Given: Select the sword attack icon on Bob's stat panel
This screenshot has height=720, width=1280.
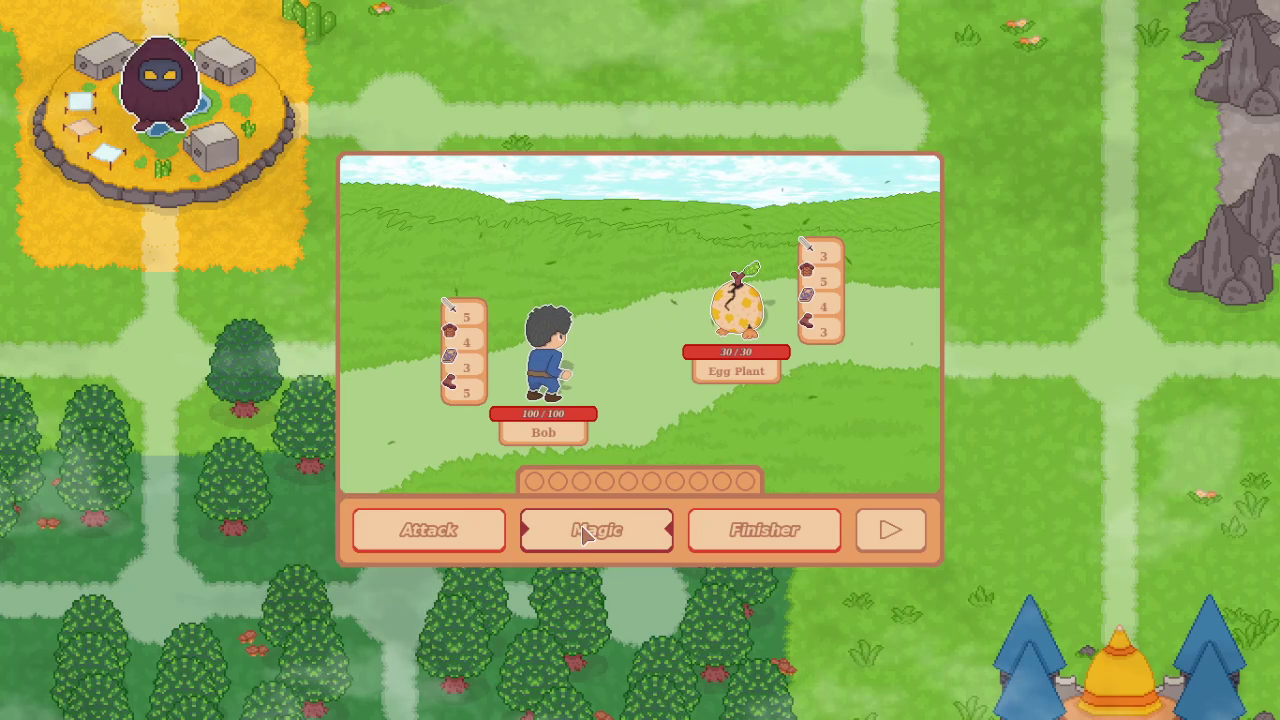Looking at the screenshot, I should [448, 306].
